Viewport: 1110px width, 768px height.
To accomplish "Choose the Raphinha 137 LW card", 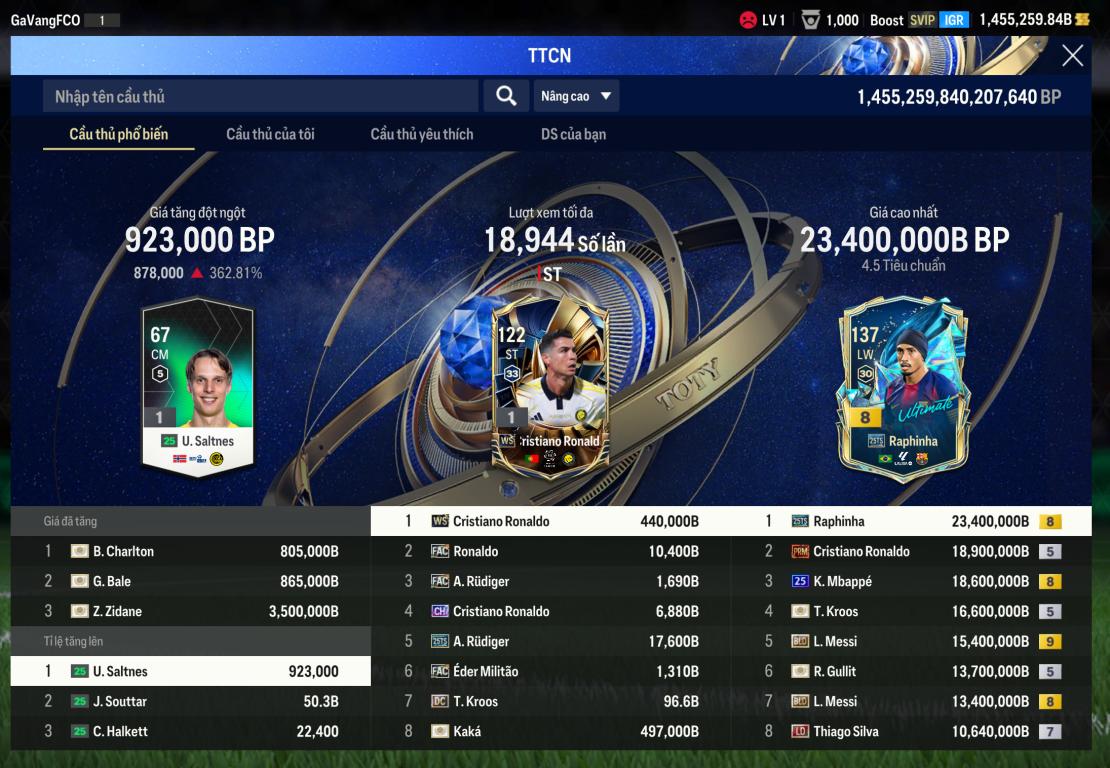I will 902,388.
